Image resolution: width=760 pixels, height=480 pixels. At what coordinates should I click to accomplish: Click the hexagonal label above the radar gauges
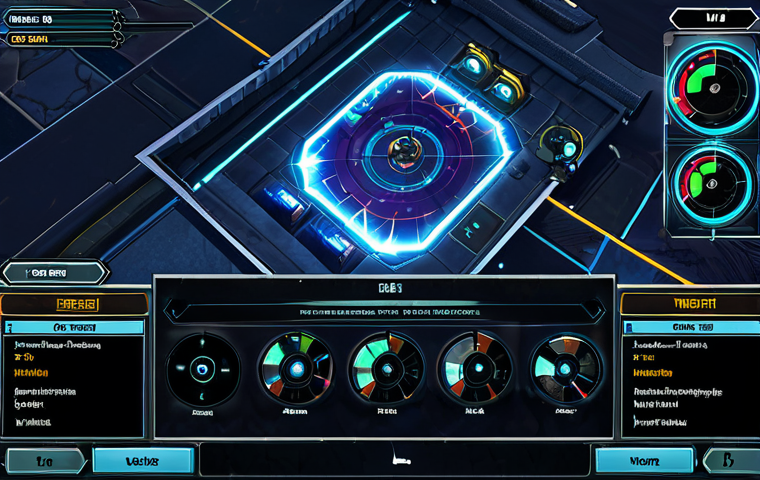point(713,18)
